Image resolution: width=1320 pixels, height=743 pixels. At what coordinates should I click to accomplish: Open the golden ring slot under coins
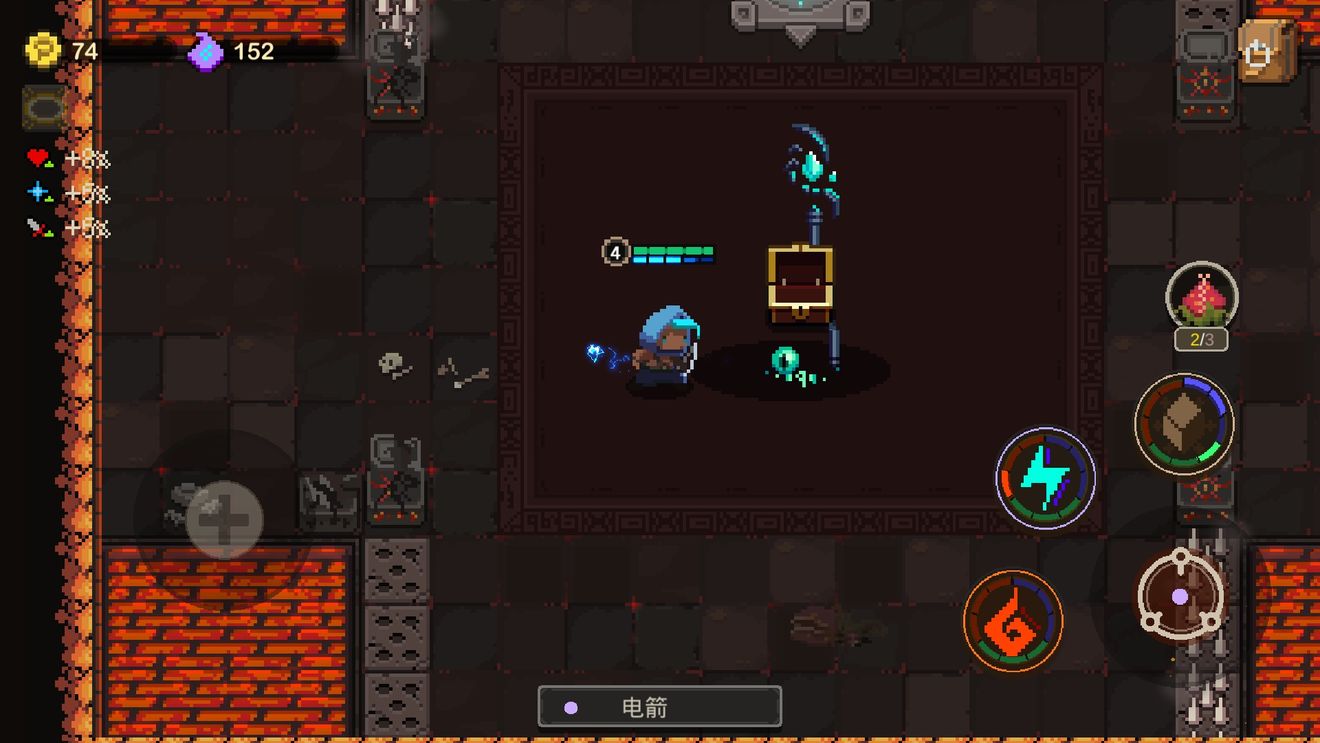(x=45, y=107)
